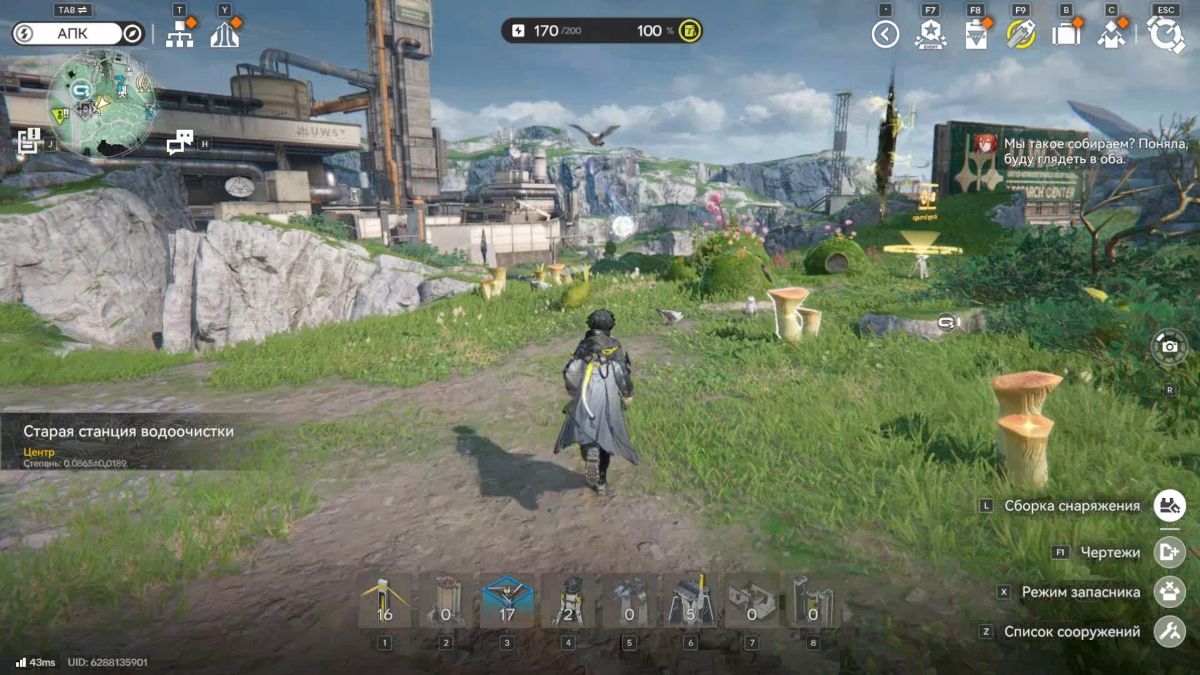Open the chat bubbles icon
This screenshot has height=675, width=1200.
[180, 142]
